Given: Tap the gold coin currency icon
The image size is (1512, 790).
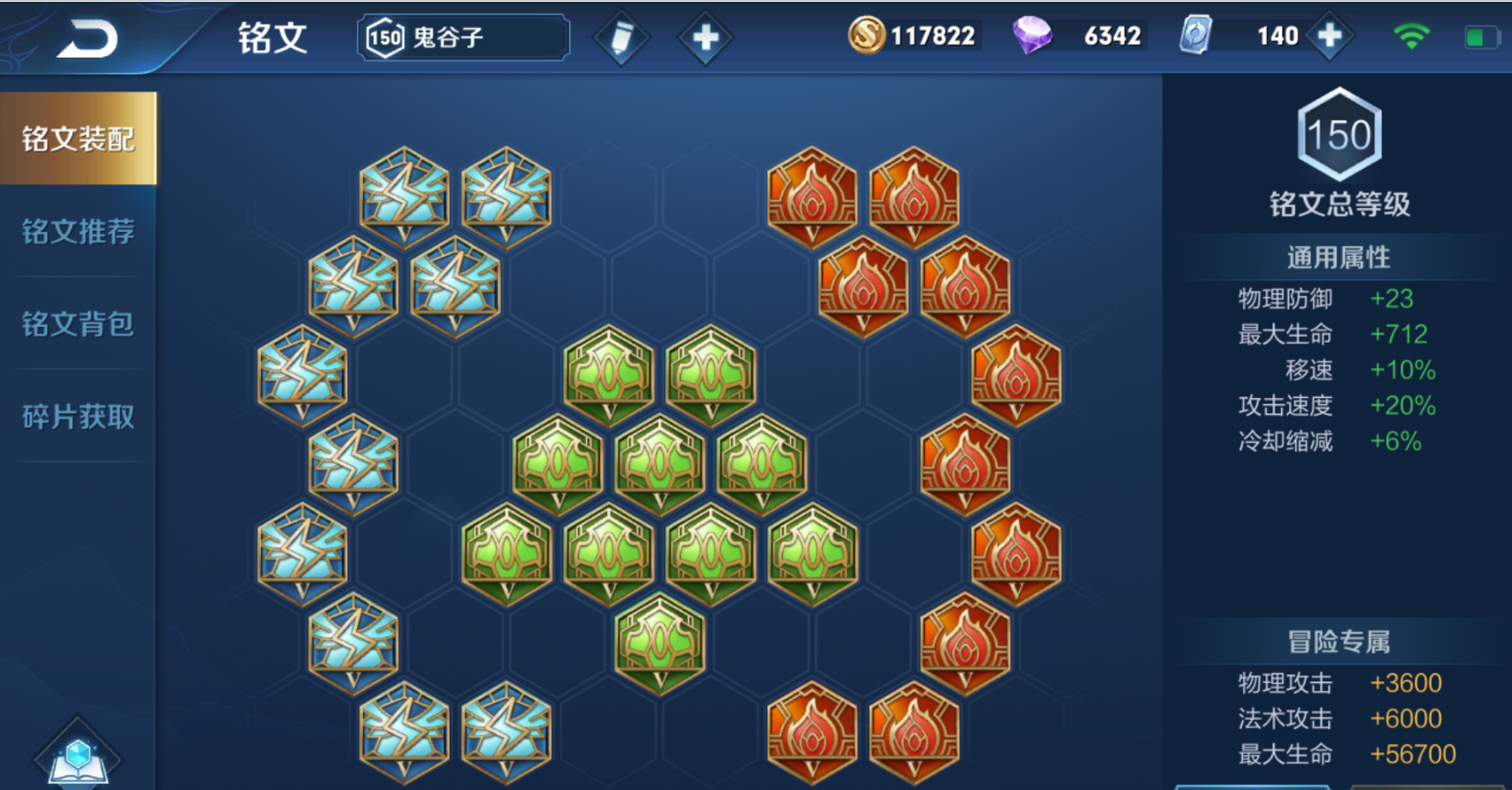Looking at the screenshot, I should [x=866, y=36].
